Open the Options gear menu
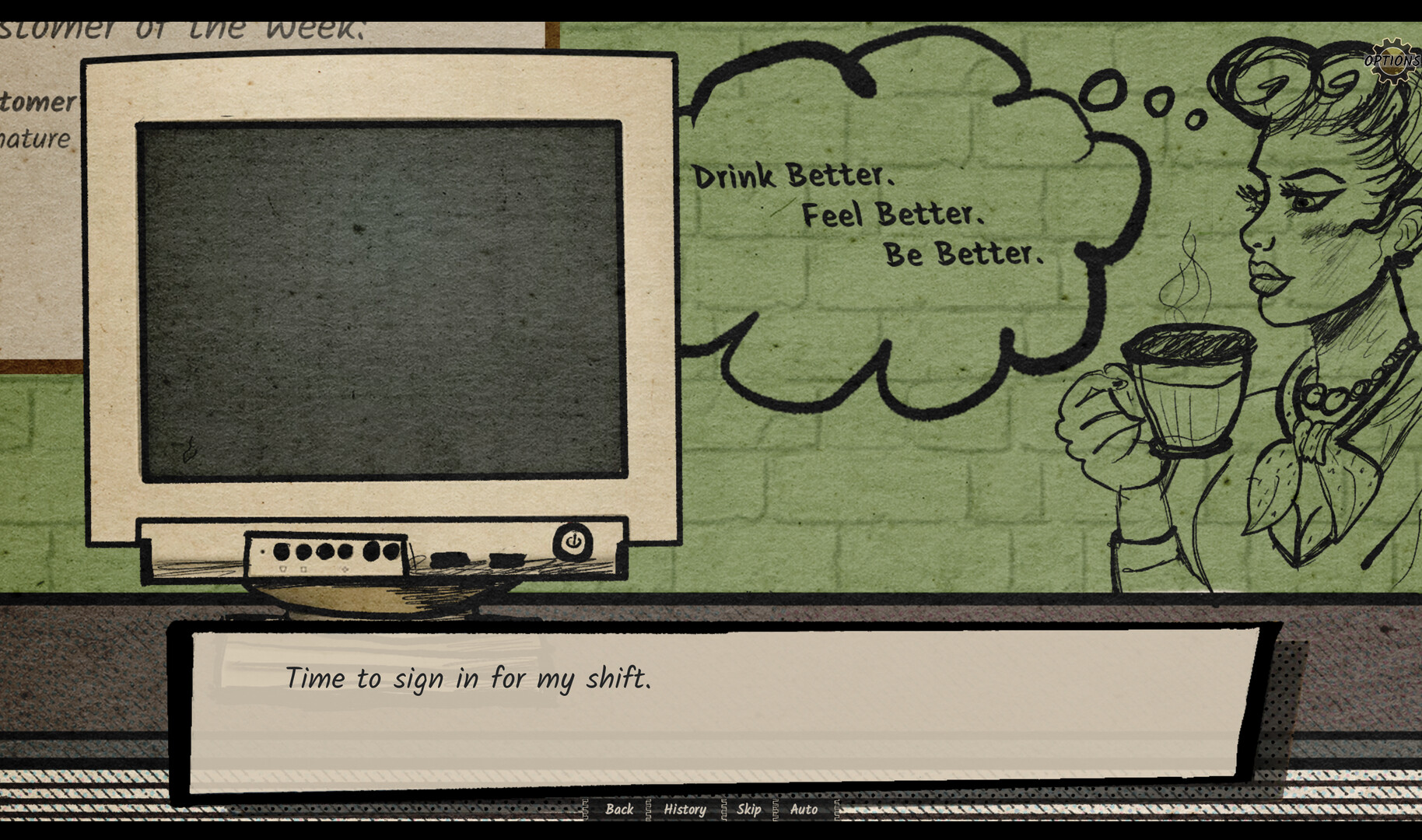 [1392, 59]
